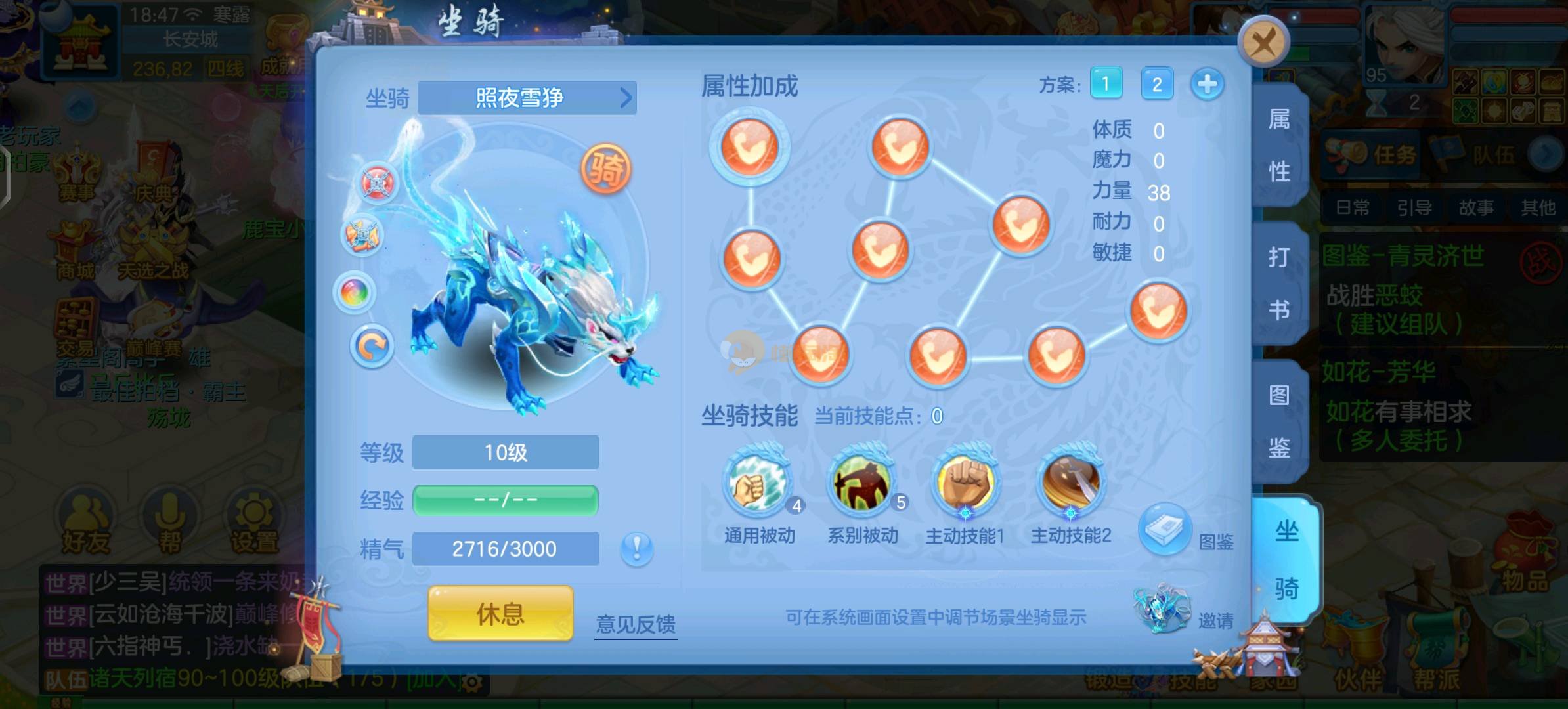This screenshot has width=1568, height=709.
Task: Show the 精气 info exclamation tooltip
Action: pyautogui.click(x=636, y=548)
